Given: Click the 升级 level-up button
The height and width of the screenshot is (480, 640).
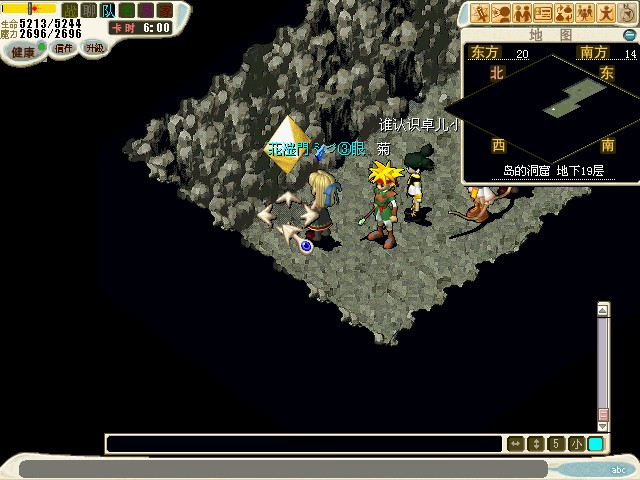Looking at the screenshot, I should pyautogui.click(x=94, y=48).
